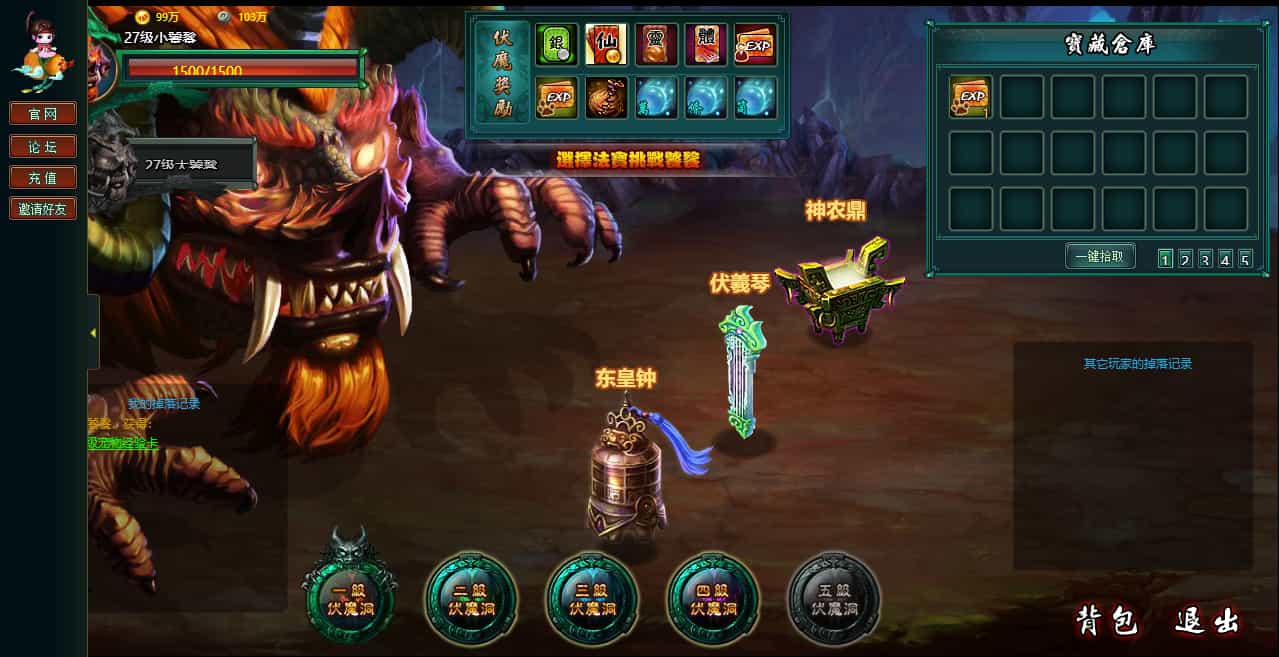Click the 充值 recharge button
The width and height of the screenshot is (1279, 657).
43,178
